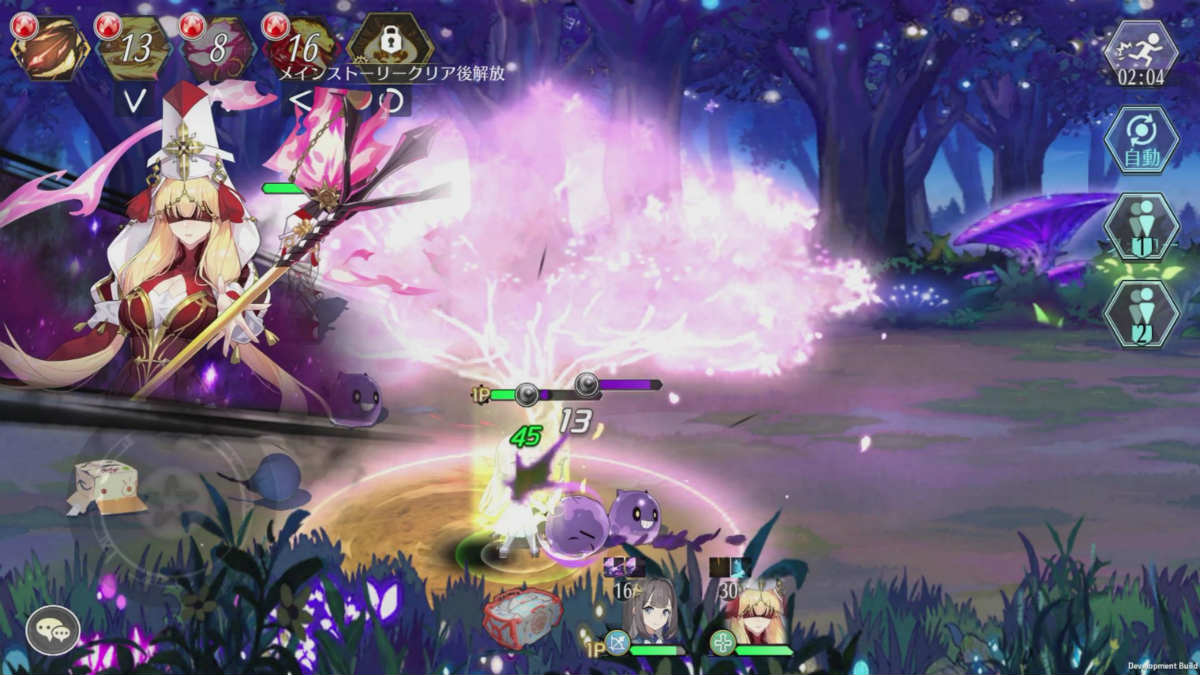The height and width of the screenshot is (675, 1200).
Task: Select the brown-haired 1P character portrait
Action: pyautogui.click(x=653, y=610)
